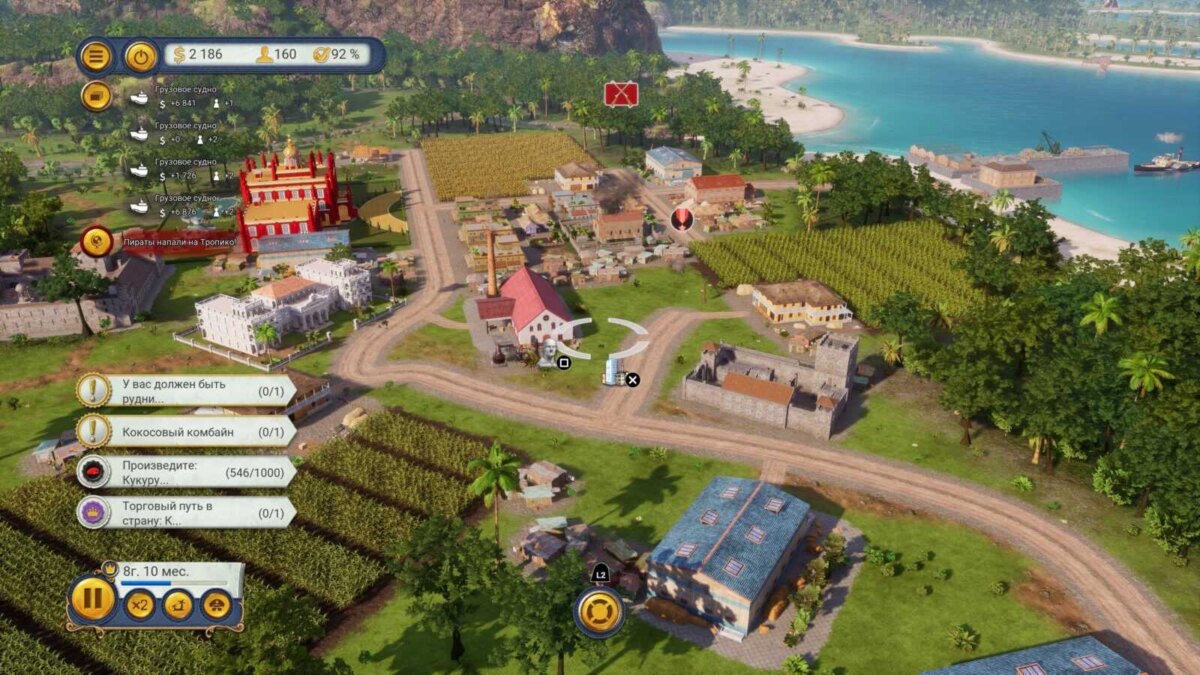Open the button right of the x2 speed
The width and height of the screenshot is (1200, 675).
178,605
